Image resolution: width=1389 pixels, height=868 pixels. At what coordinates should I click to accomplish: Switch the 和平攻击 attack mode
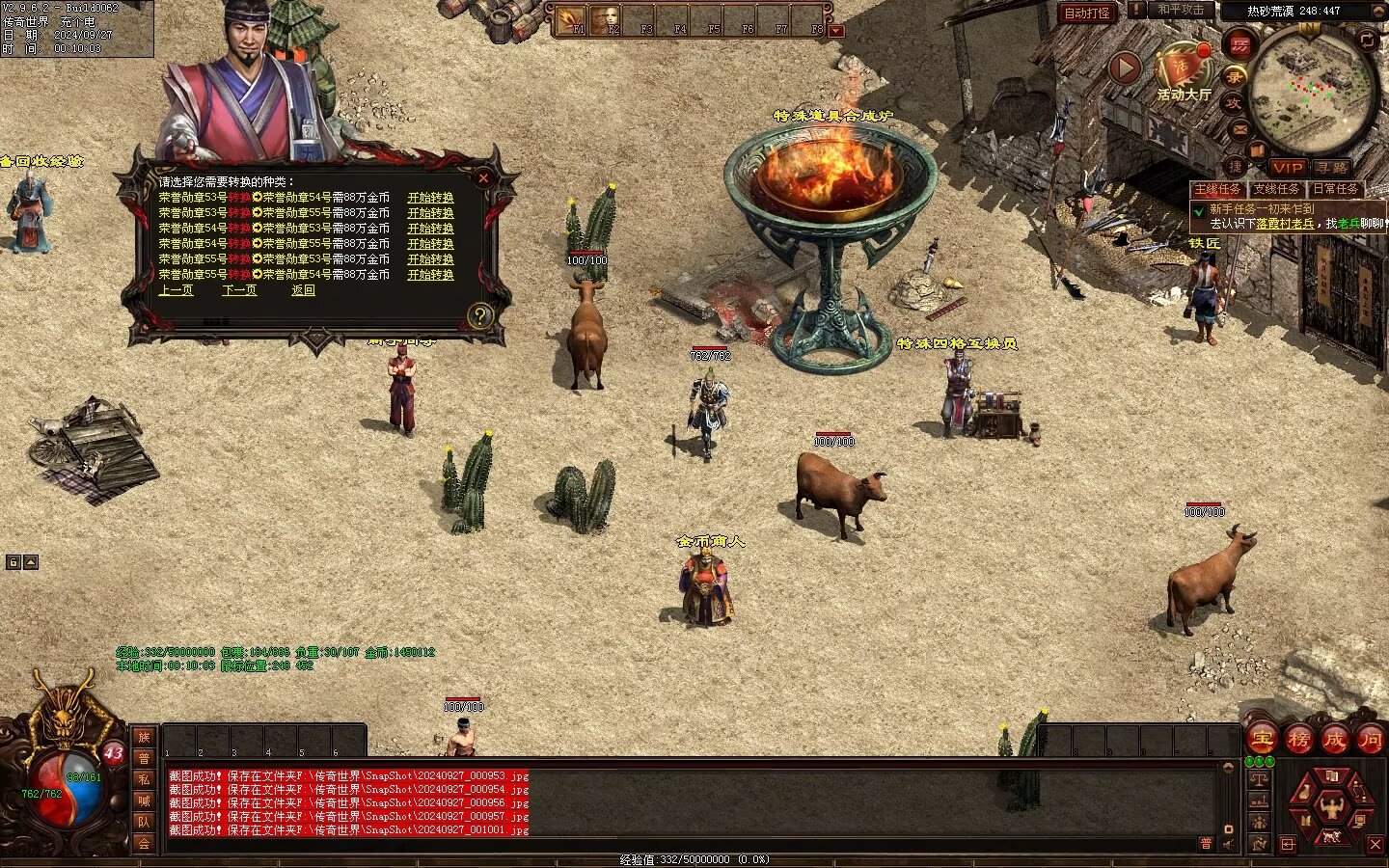(1180, 10)
